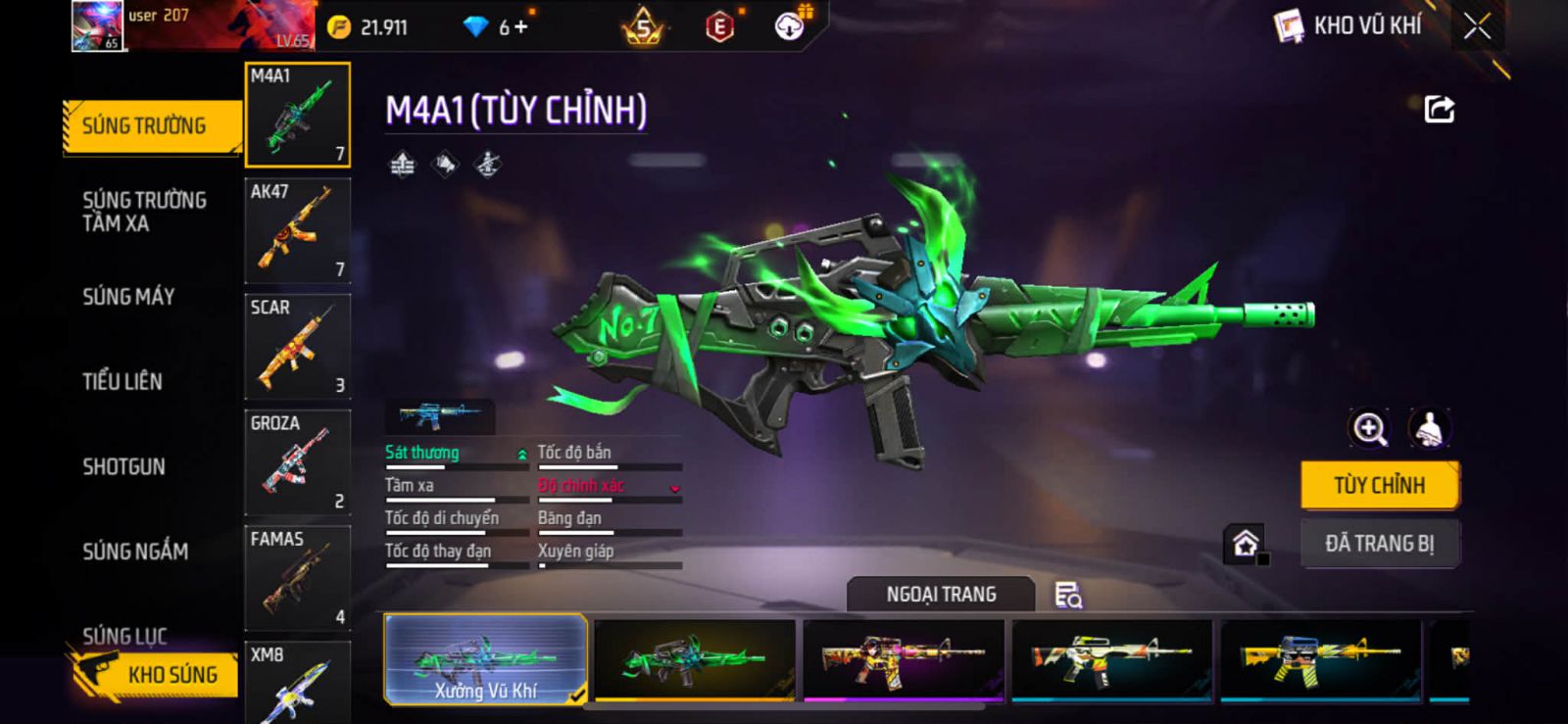
Task: Open the Ngoại Trang tab
Action: coord(940,595)
